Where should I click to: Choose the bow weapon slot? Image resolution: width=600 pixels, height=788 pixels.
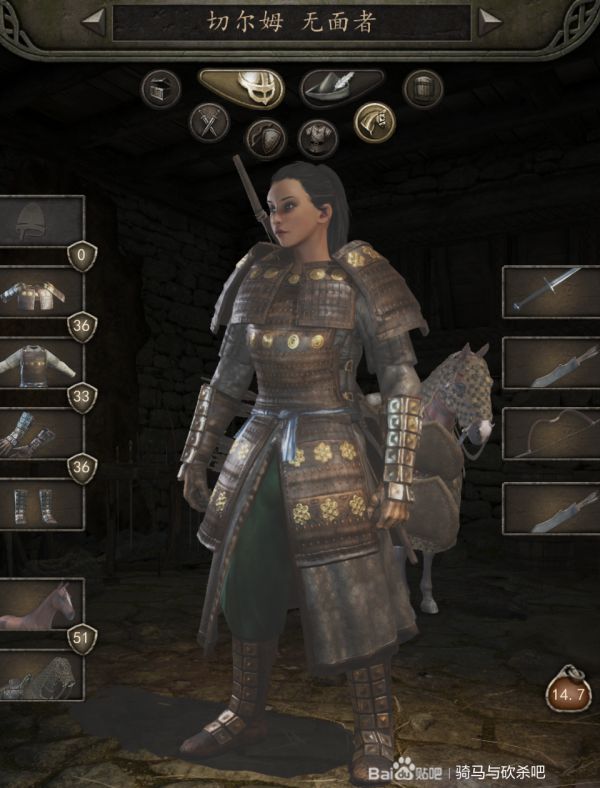(x=550, y=434)
